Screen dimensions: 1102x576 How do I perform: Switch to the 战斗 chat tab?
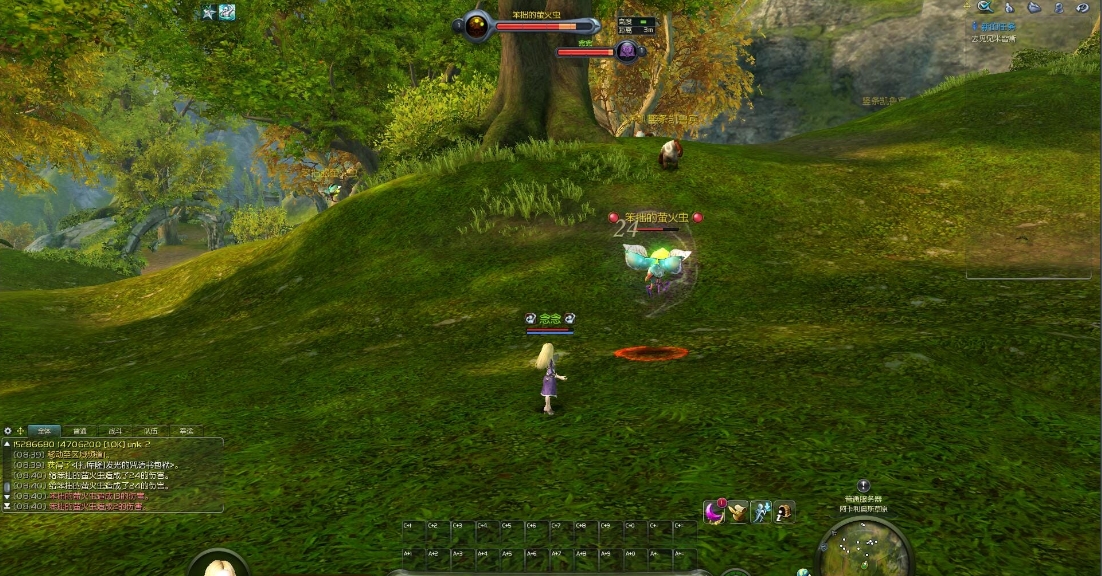tap(115, 430)
